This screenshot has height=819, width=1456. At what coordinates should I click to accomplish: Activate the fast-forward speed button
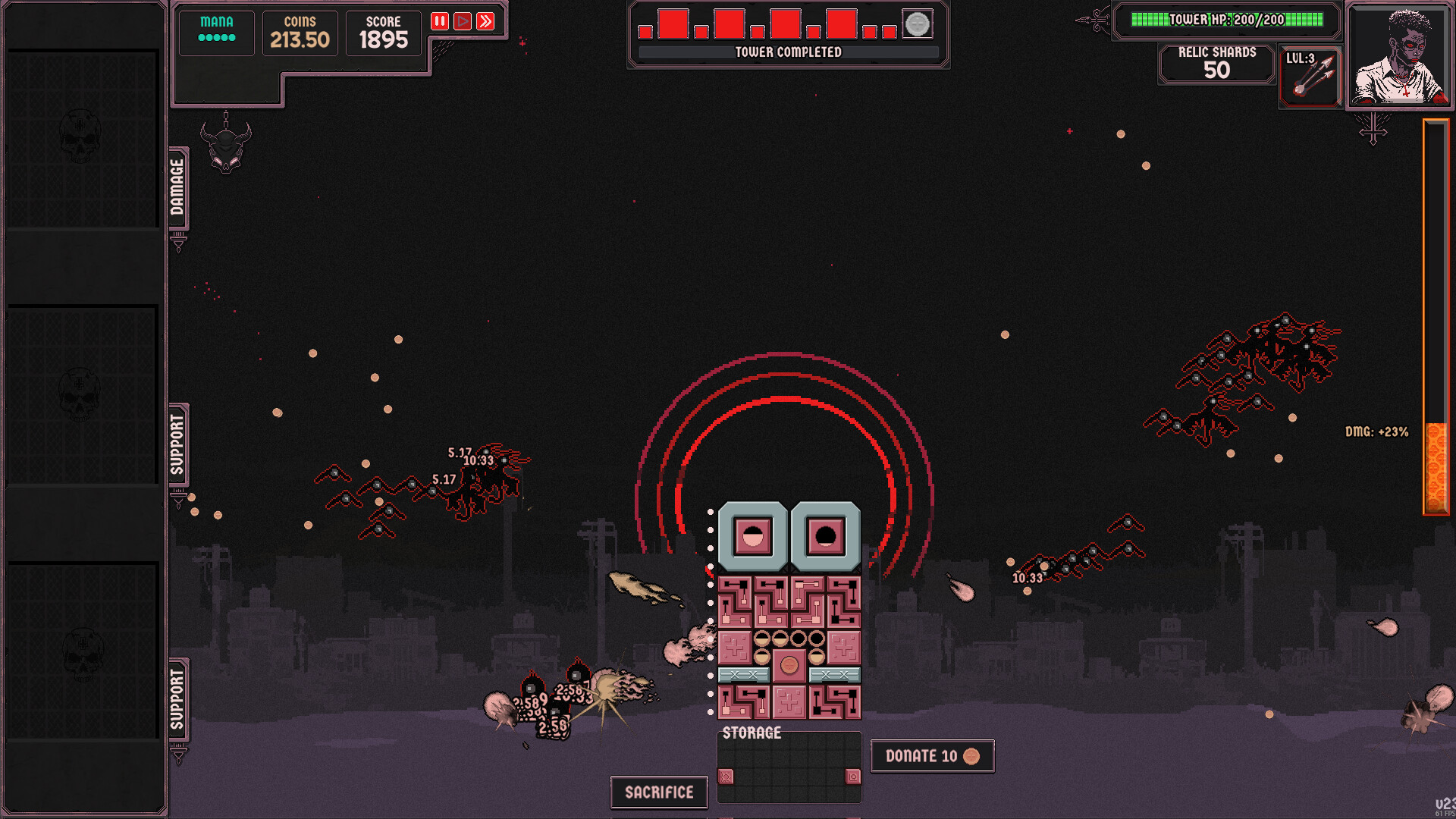[x=485, y=21]
